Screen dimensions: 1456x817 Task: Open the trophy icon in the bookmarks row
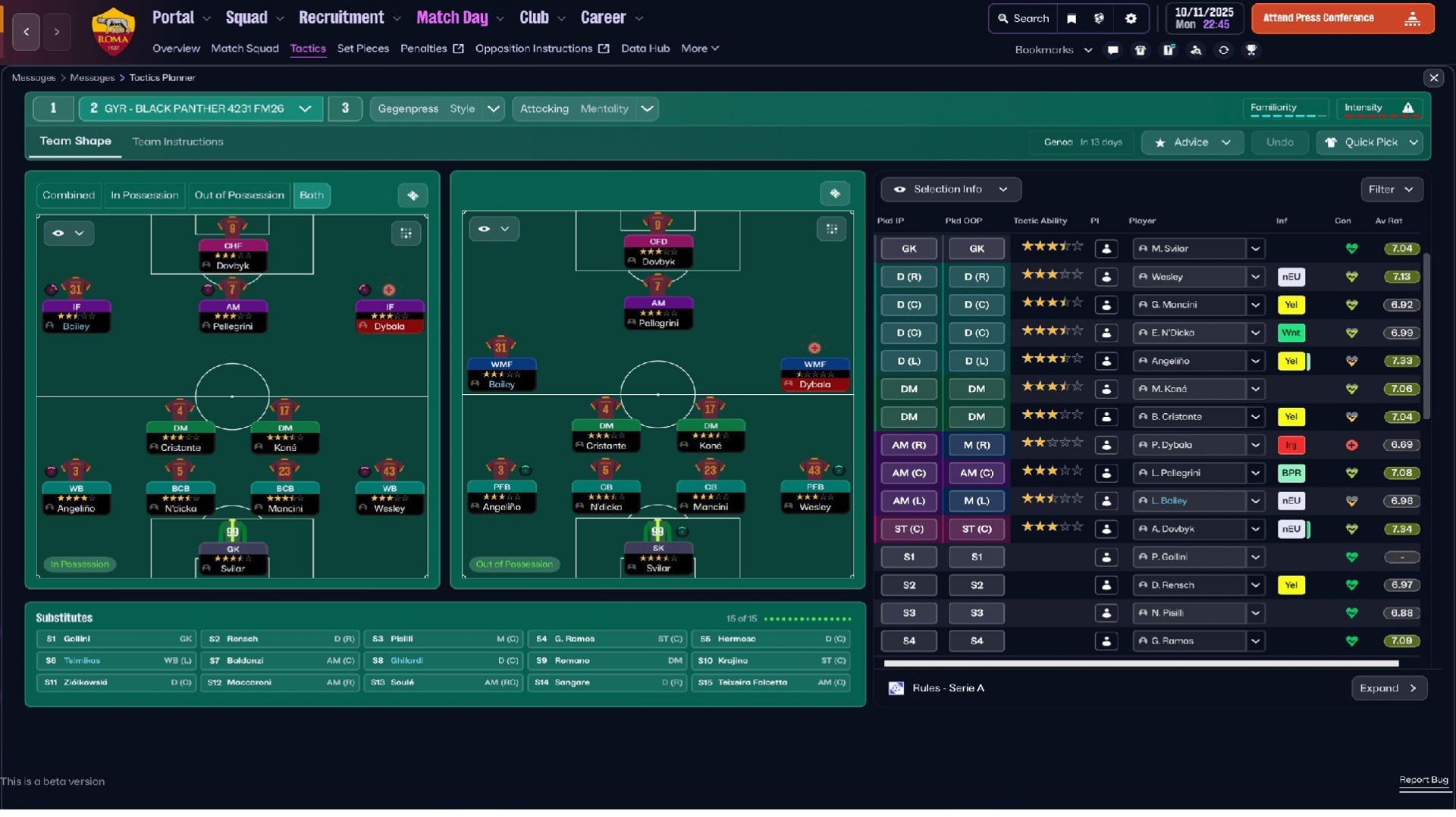[x=1253, y=49]
